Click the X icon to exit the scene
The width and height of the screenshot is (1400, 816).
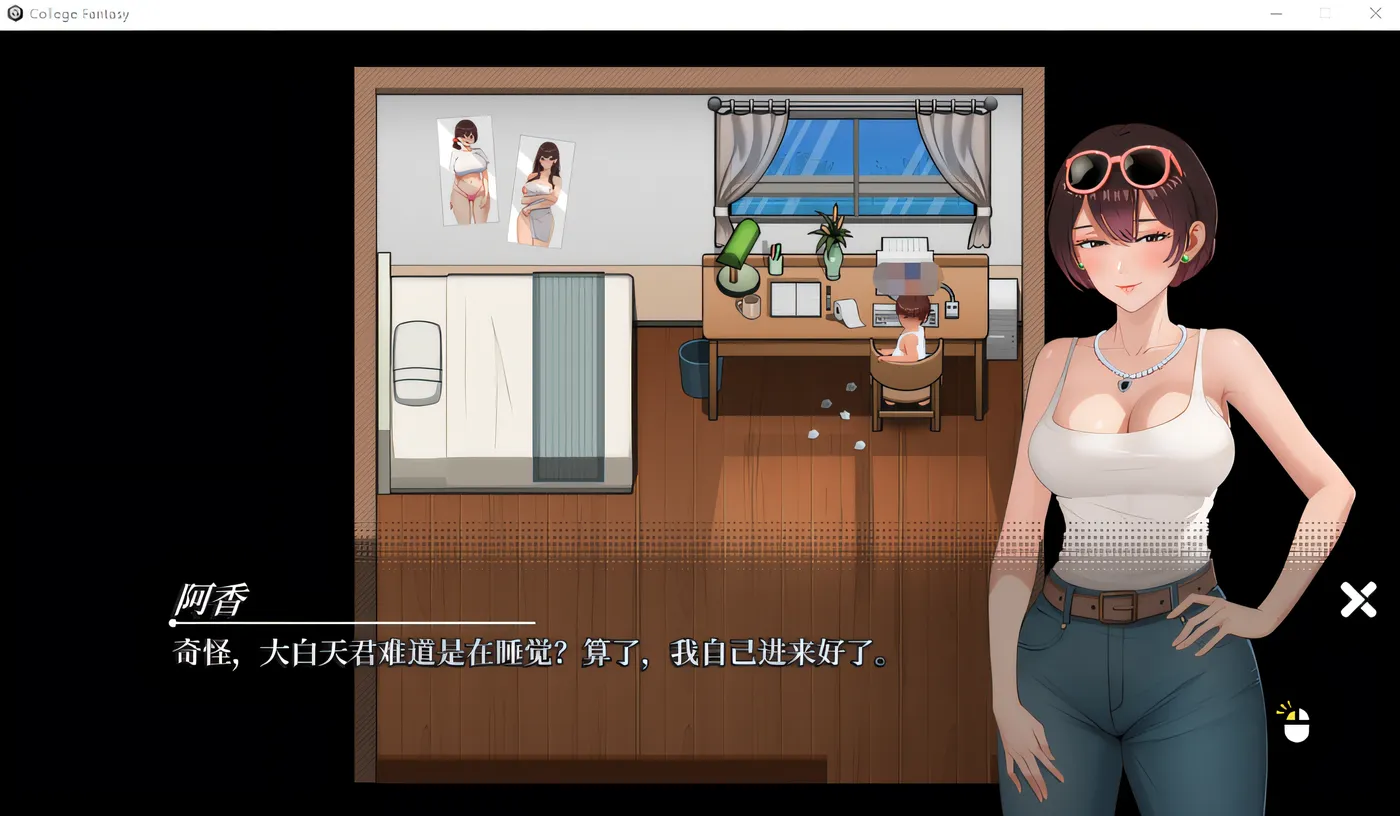[1358, 599]
